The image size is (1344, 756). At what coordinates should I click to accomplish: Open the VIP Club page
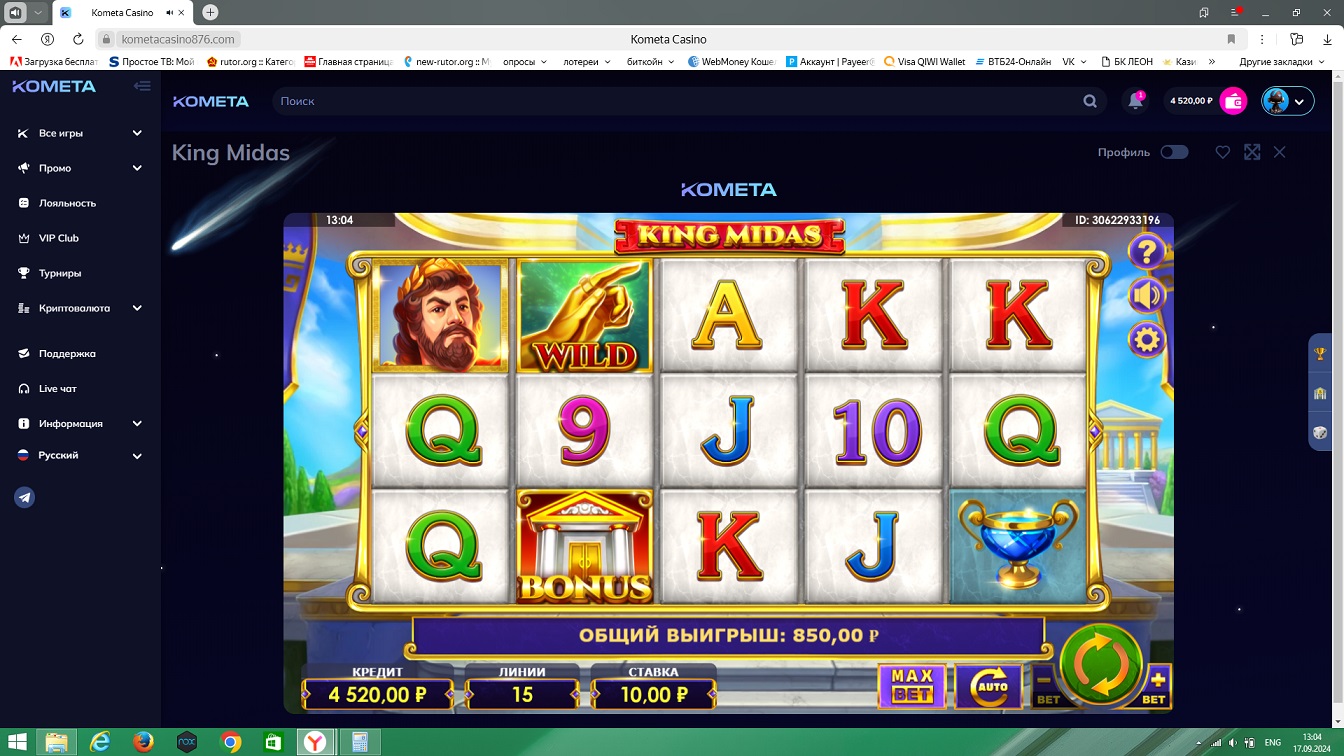pyautogui.click(x=58, y=238)
